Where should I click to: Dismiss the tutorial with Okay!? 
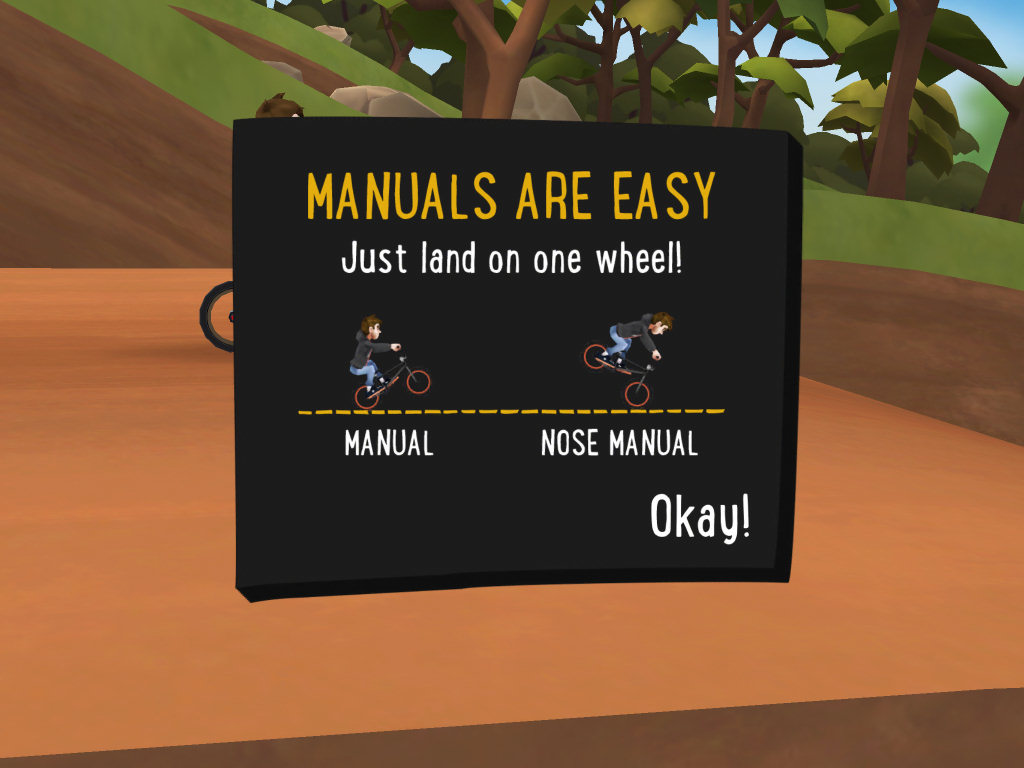[700, 517]
